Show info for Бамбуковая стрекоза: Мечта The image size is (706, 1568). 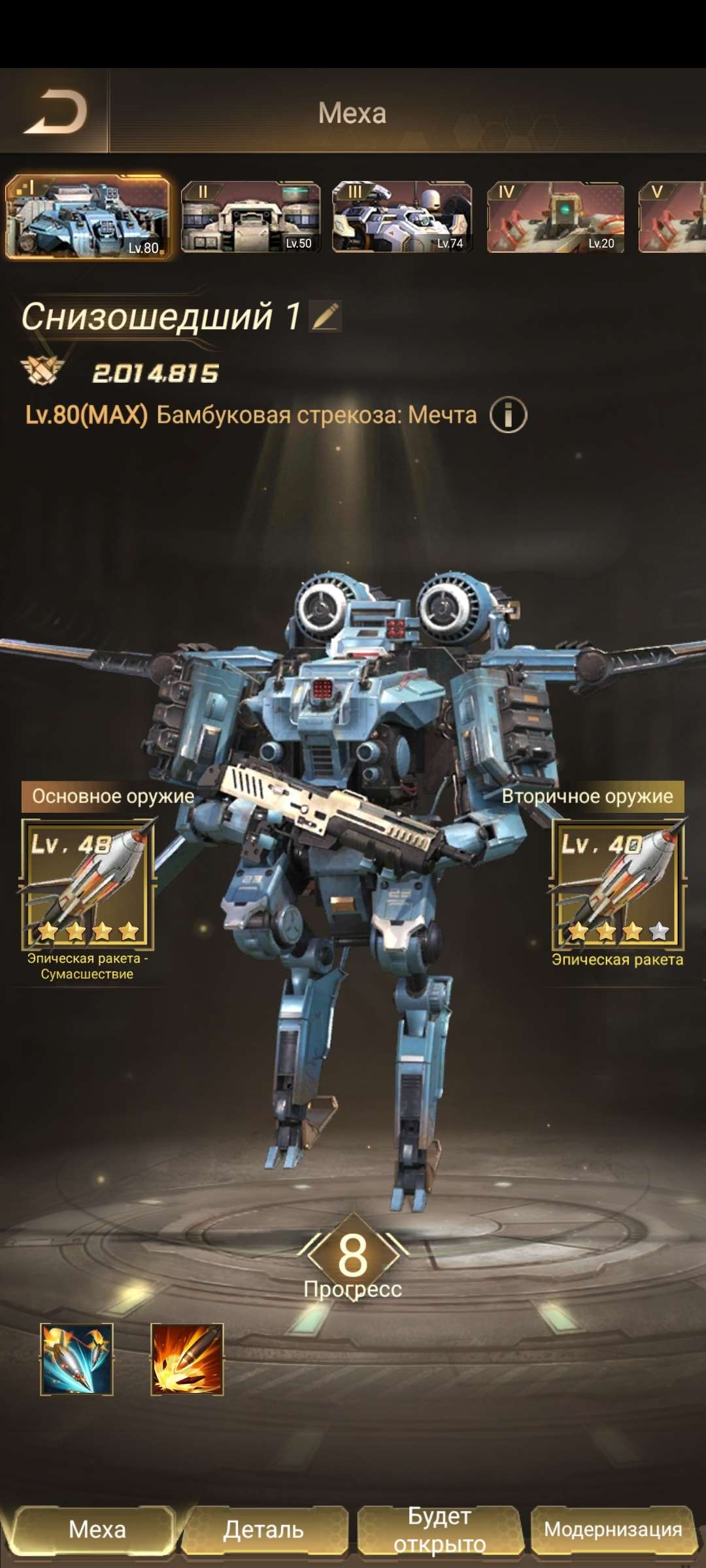508,415
